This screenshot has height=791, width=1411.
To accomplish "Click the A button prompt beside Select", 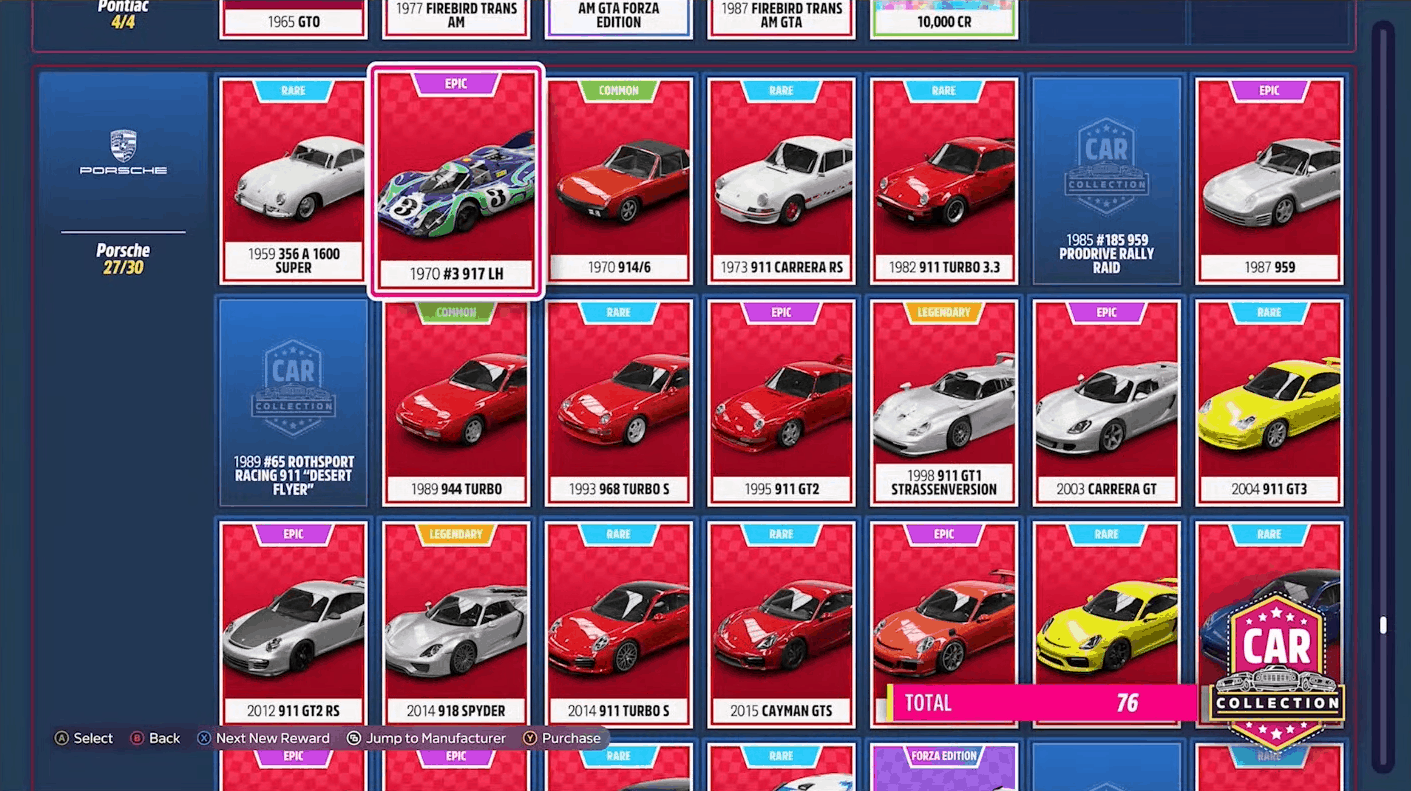I will click(x=62, y=738).
